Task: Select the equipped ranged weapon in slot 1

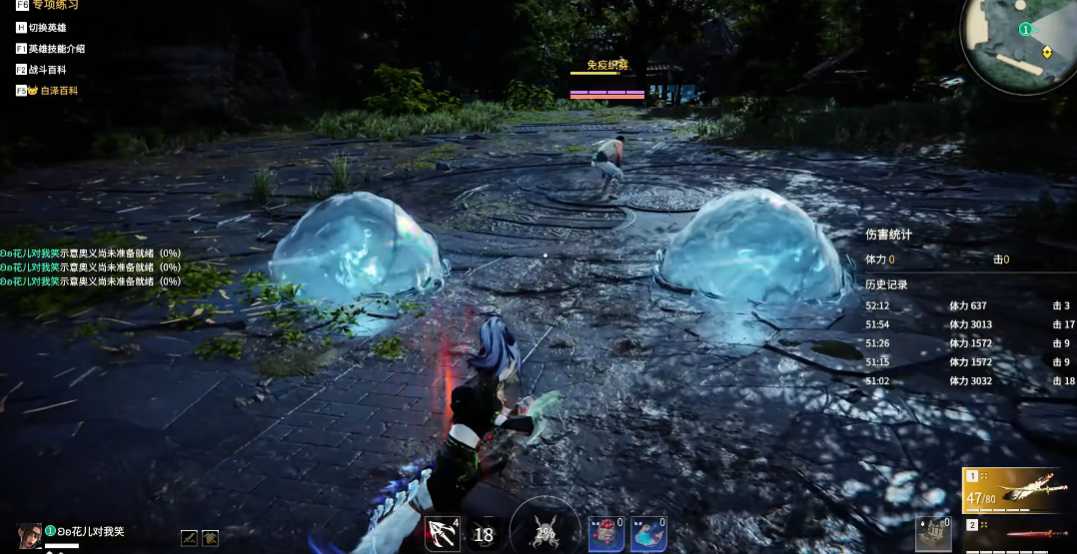Action: point(1018,490)
